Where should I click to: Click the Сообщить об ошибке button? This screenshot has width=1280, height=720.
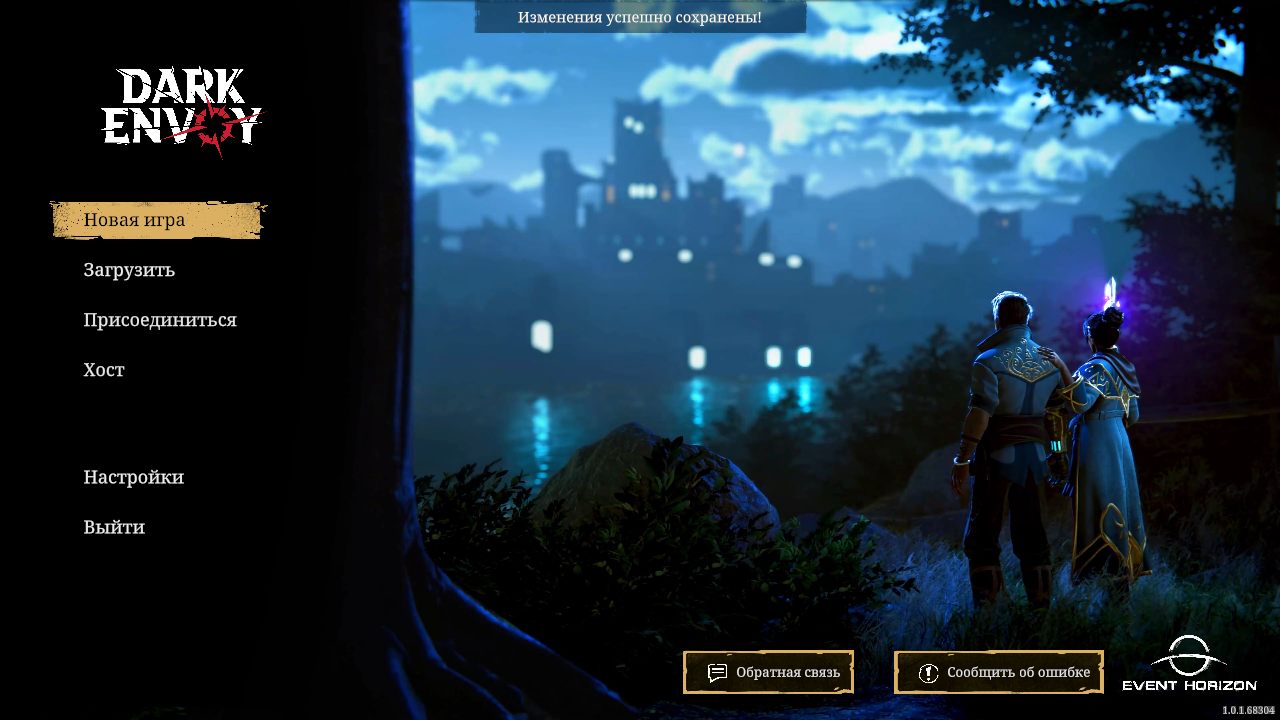[x=999, y=672]
